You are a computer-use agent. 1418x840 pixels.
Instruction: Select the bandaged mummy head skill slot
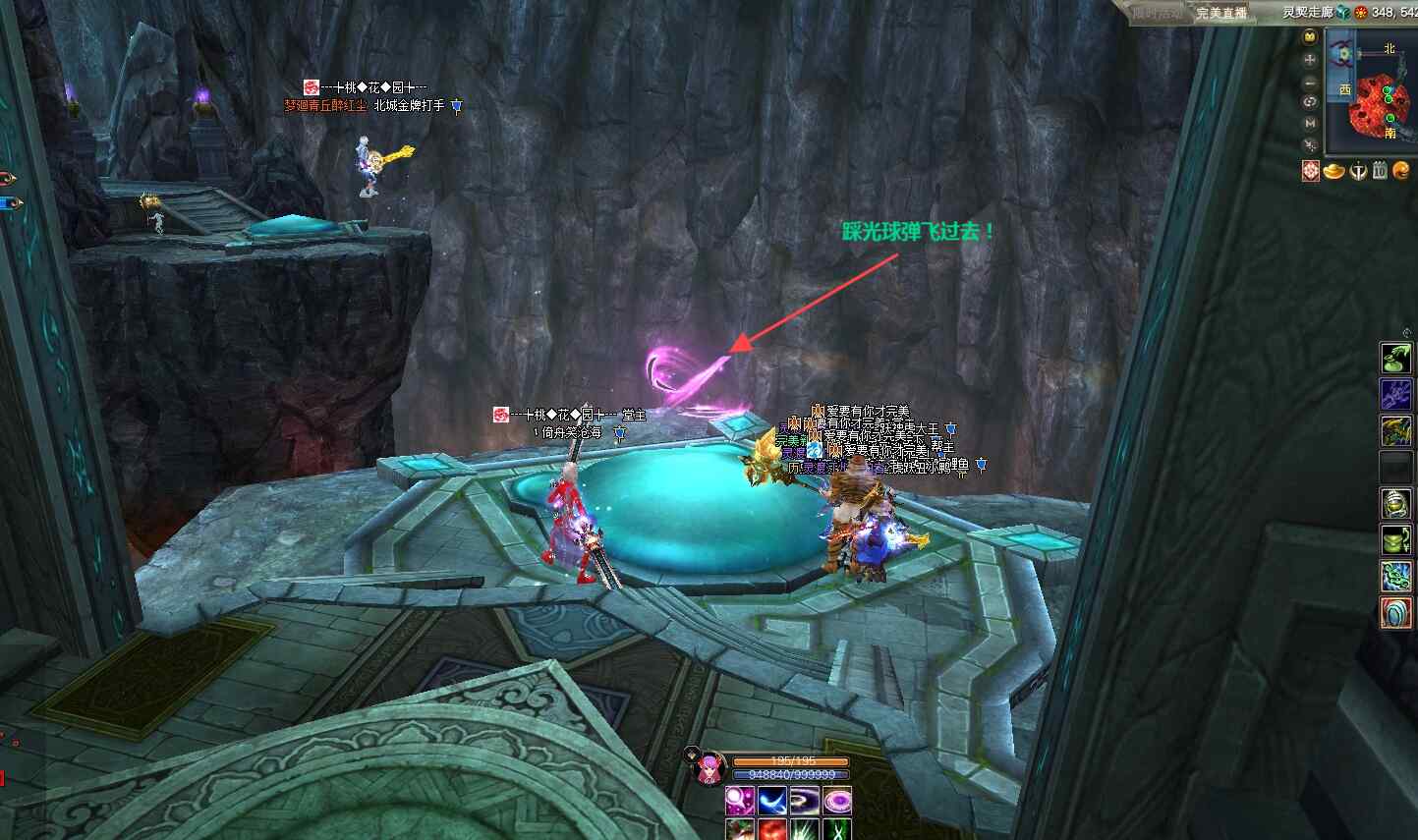tap(1396, 504)
